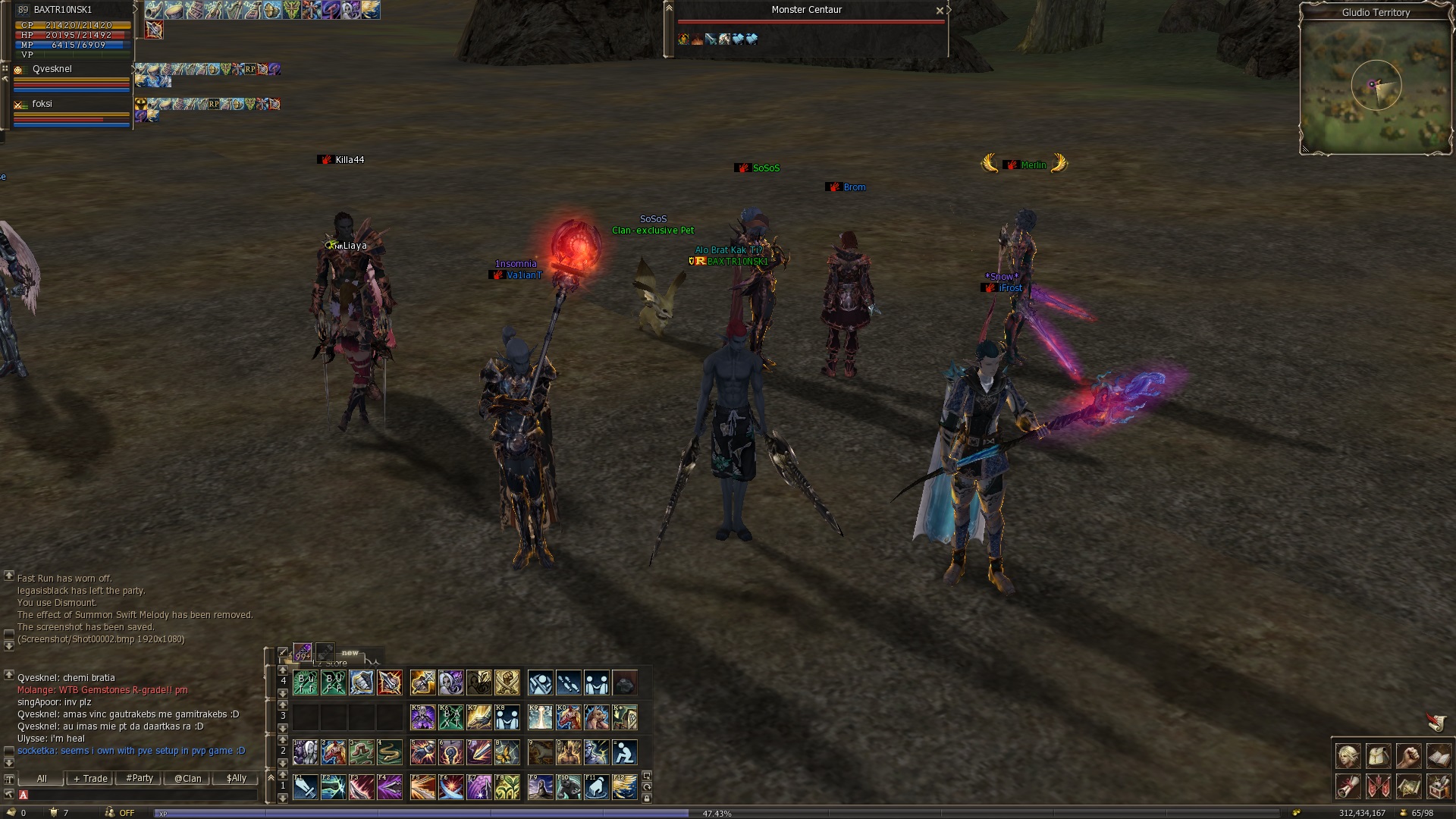Activate the yellow butterfly skill slot
Screen dimensions: 1456x819
point(507,752)
